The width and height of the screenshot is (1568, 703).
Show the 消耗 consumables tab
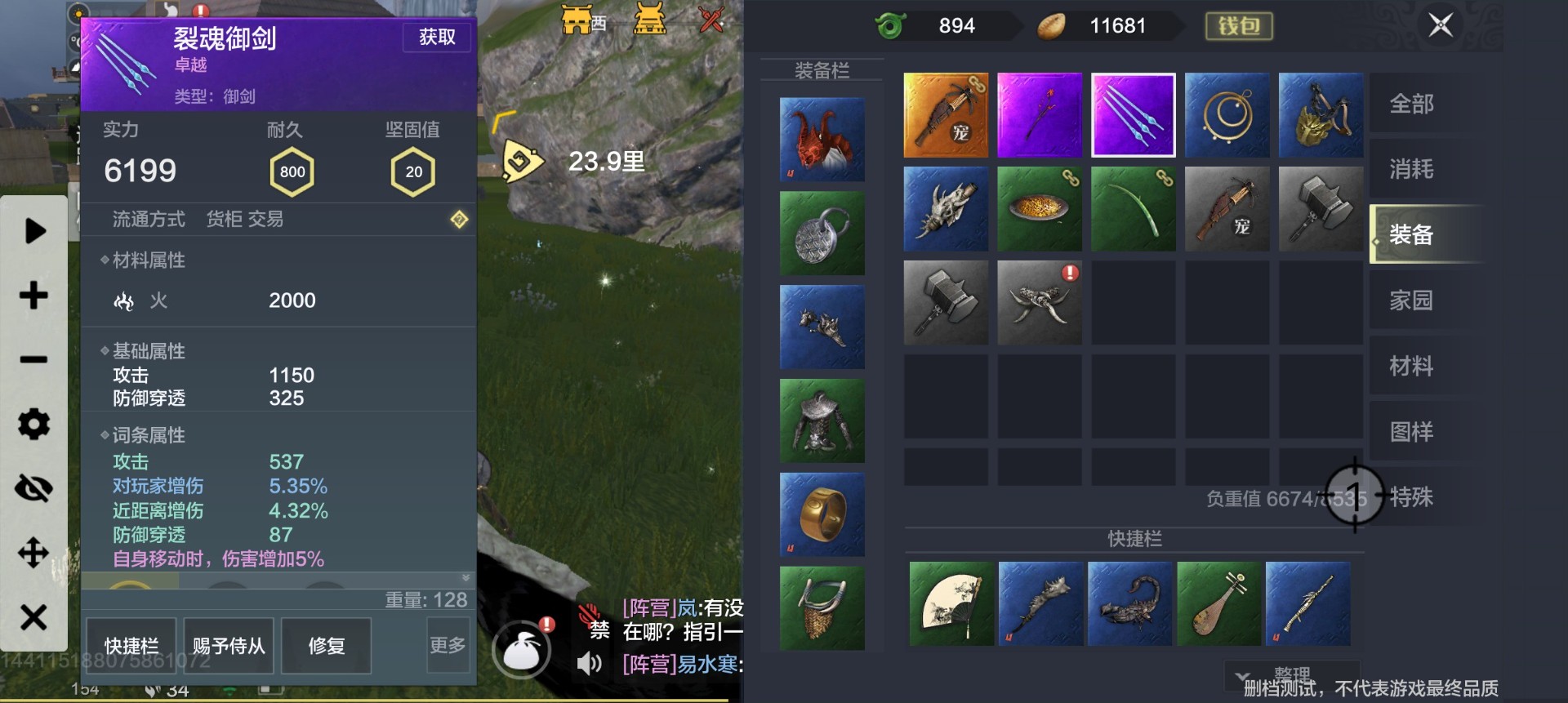tap(1411, 169)
